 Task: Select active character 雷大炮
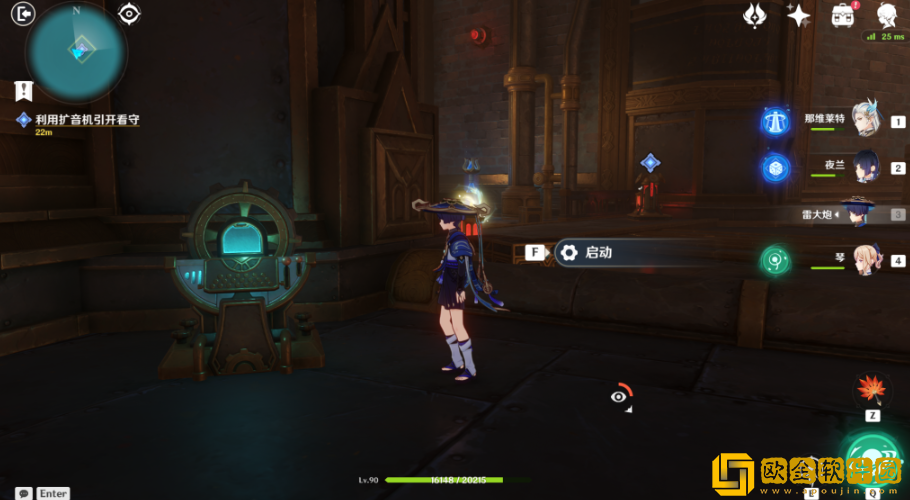pos(860,212)
